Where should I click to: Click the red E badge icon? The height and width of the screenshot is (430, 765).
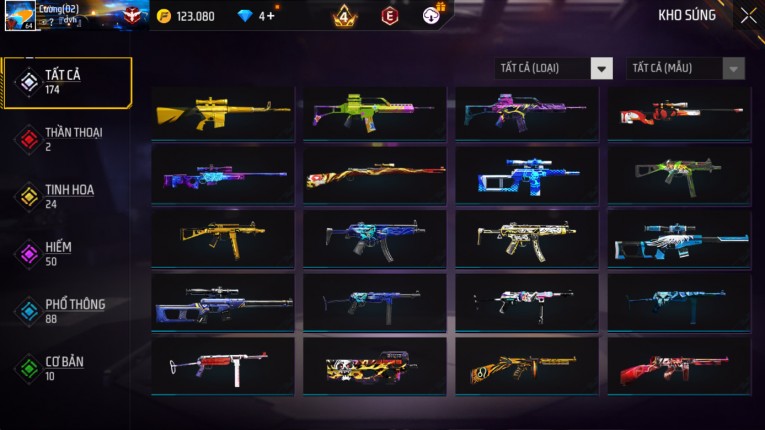point(389,16)
